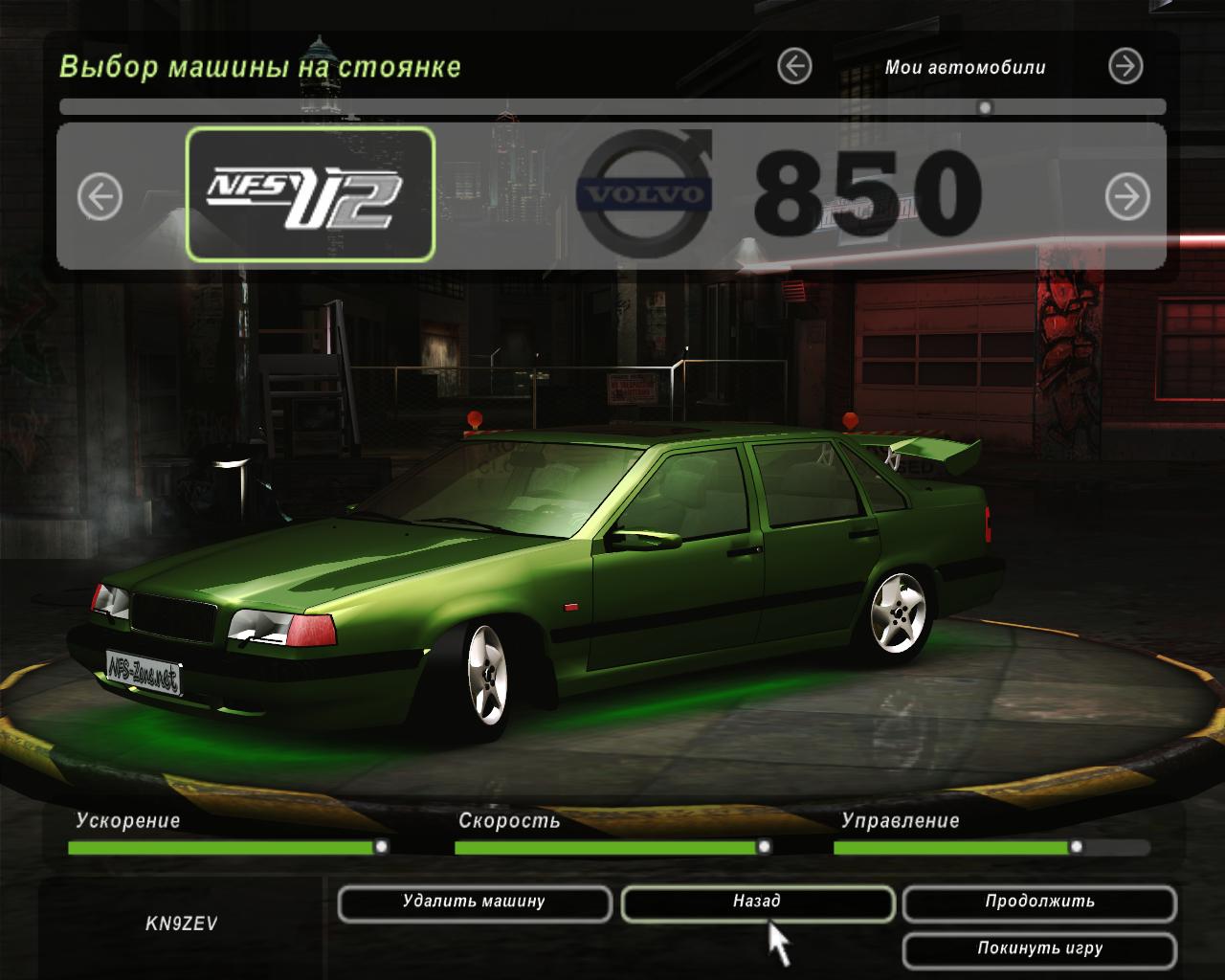Go back with the "Назад" button
1225x980 pixels.
[x=757, y=902]
